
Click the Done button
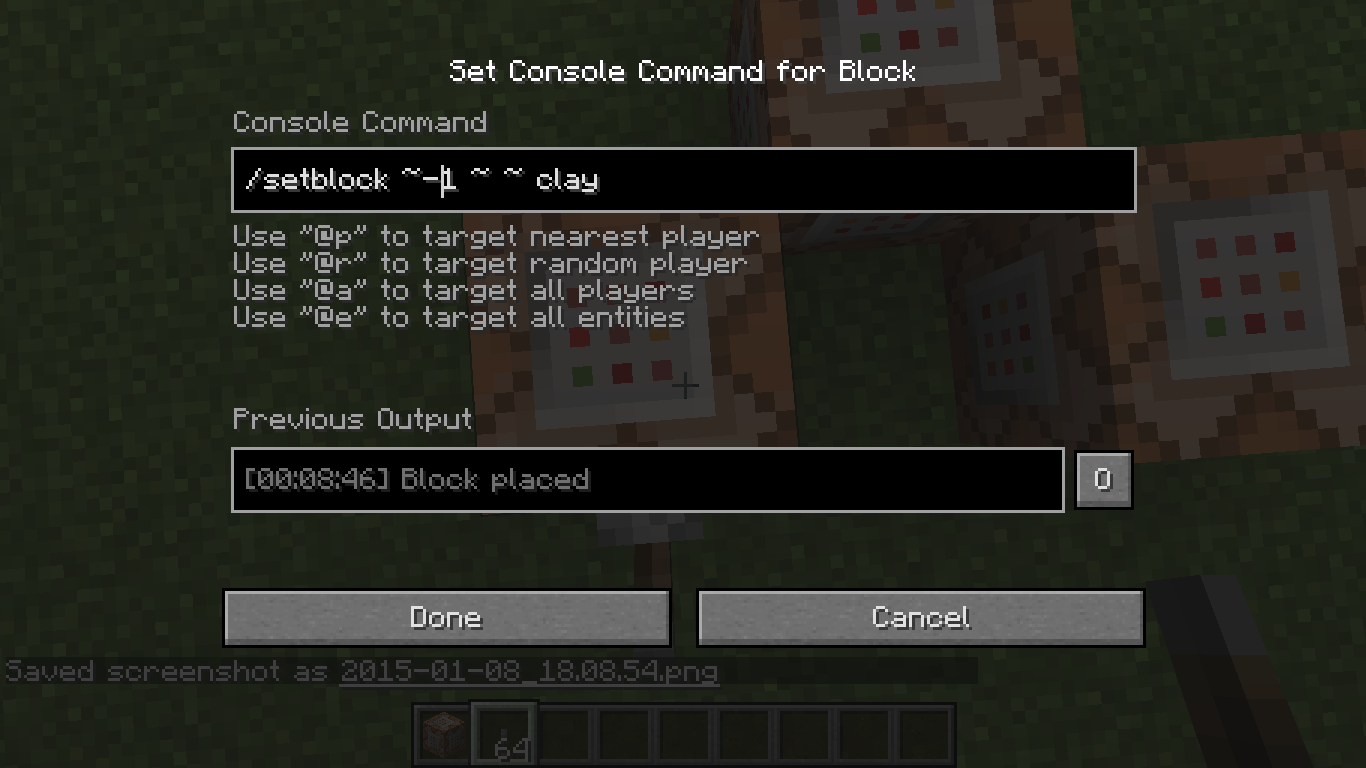(x=446, y=617)
